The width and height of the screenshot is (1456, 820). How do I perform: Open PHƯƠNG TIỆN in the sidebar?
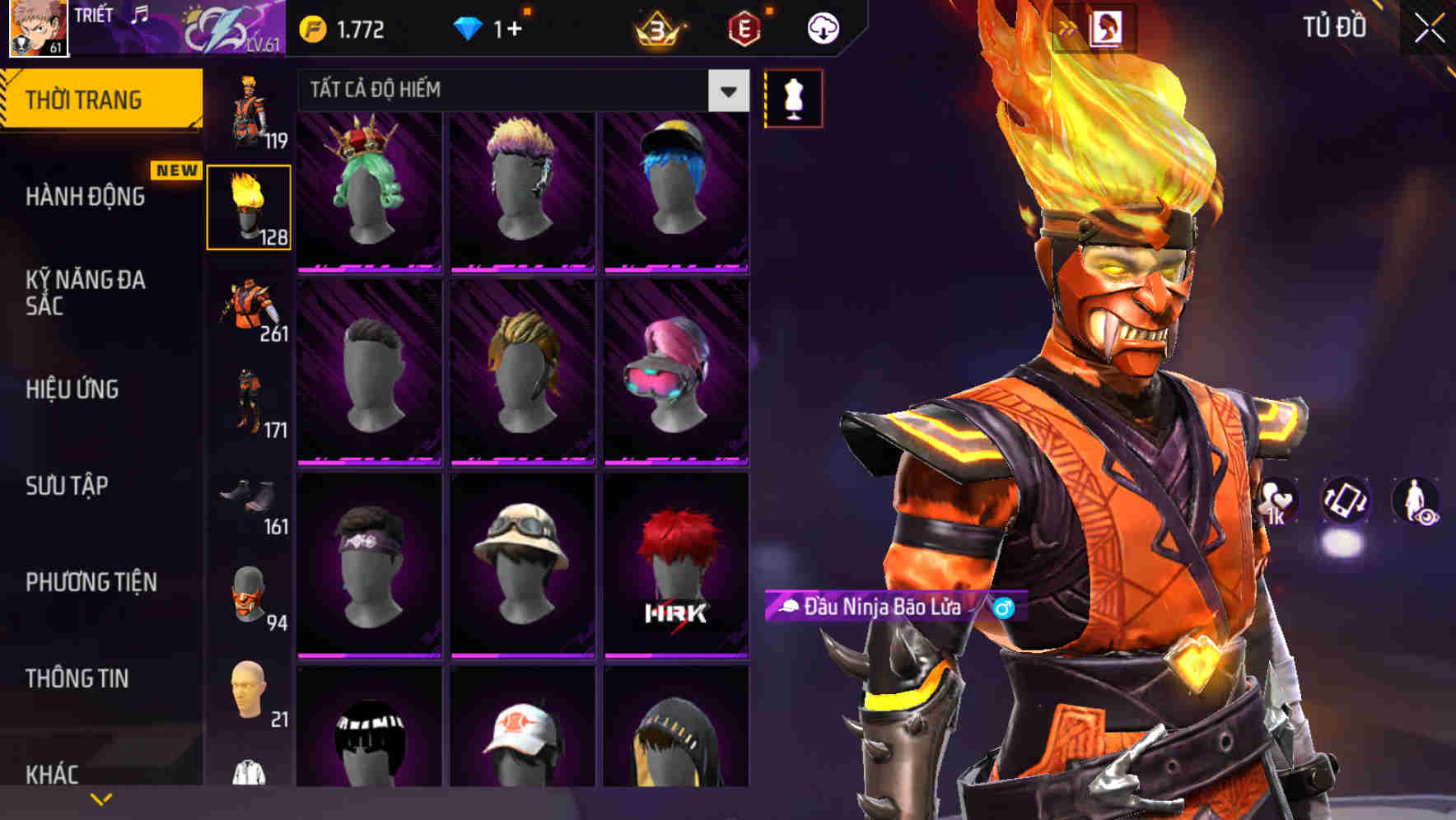click(89, 582)
